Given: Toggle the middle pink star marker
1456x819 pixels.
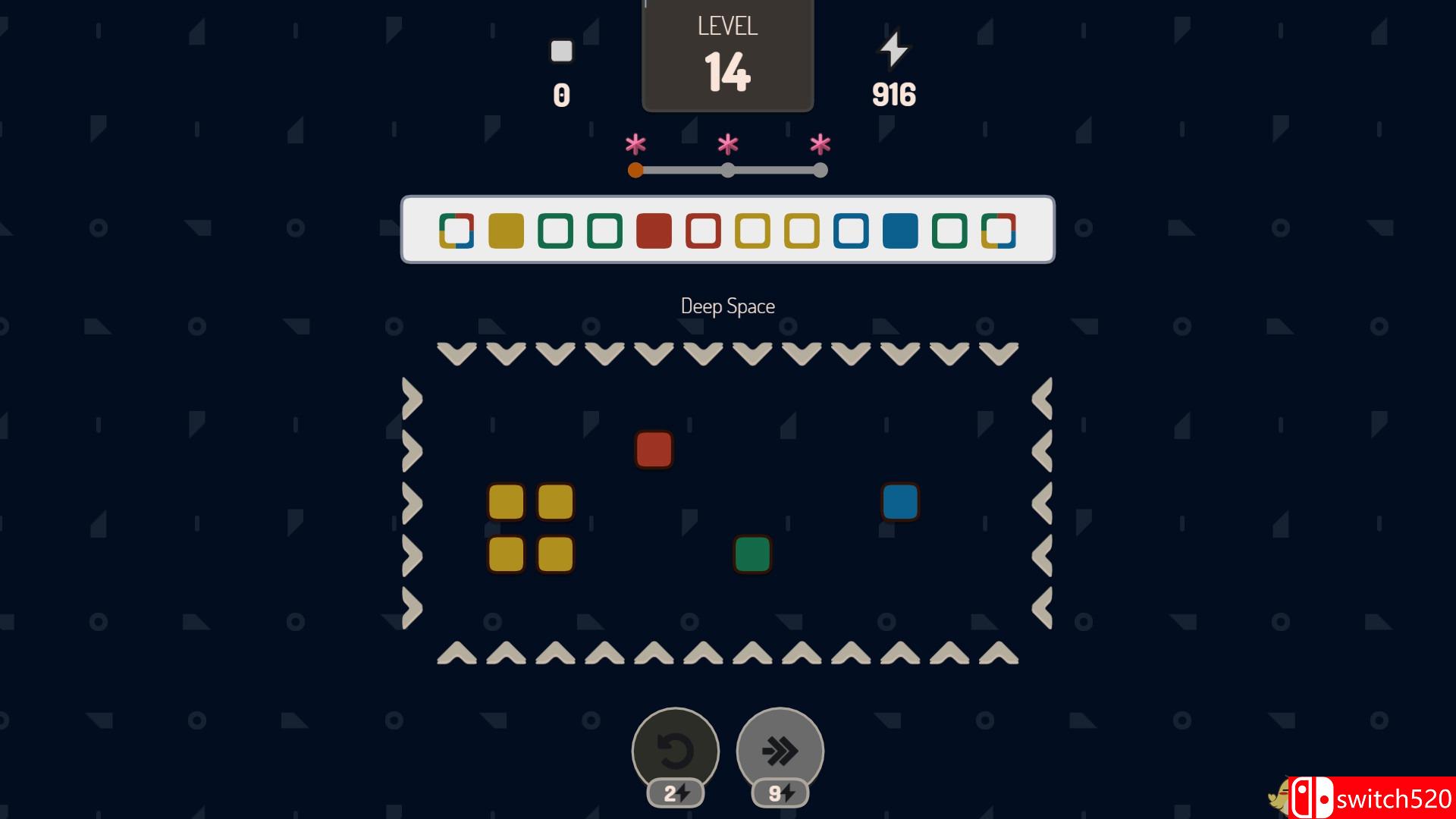Looking at the screenshot, I should [x=727, y=143].
